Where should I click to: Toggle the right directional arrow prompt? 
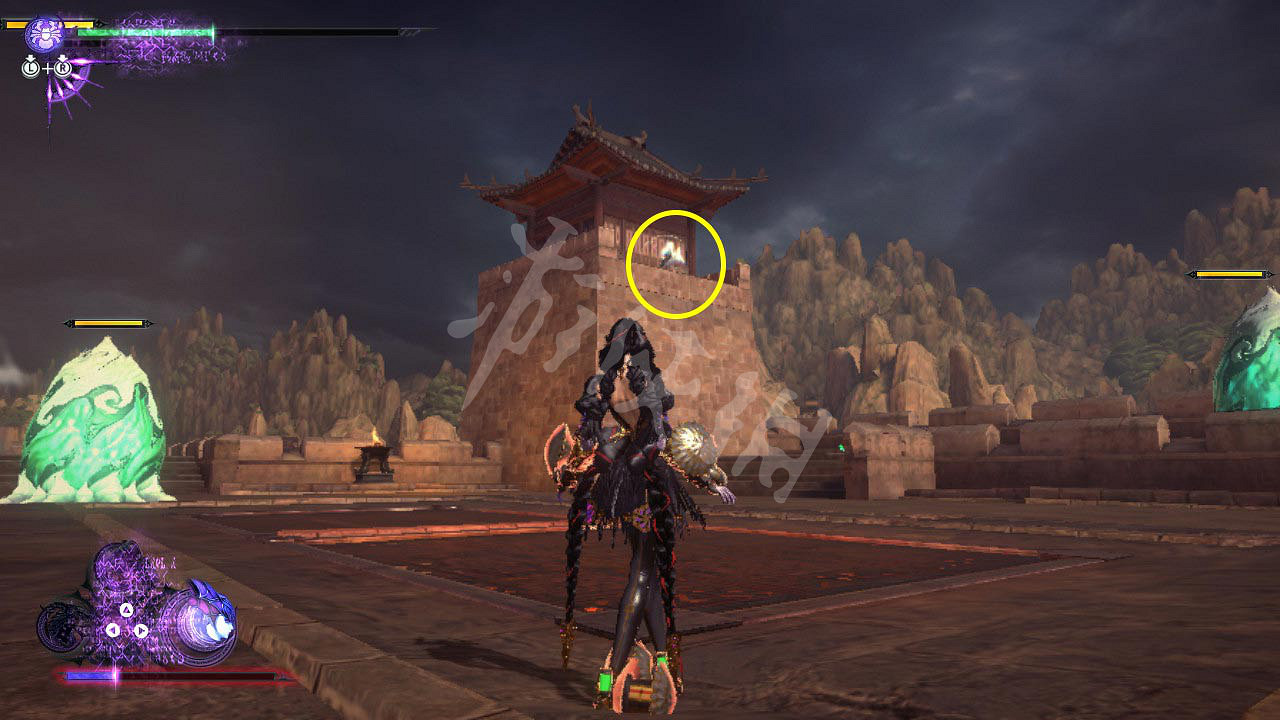click(141, 630)
